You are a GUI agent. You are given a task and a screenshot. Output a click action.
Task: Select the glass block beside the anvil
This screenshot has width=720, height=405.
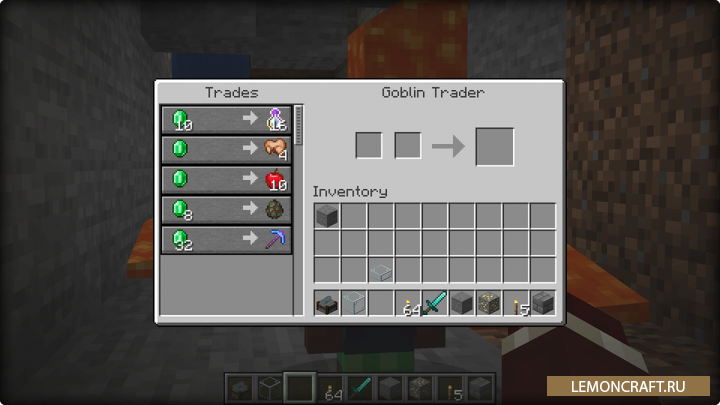click(354, 303)
